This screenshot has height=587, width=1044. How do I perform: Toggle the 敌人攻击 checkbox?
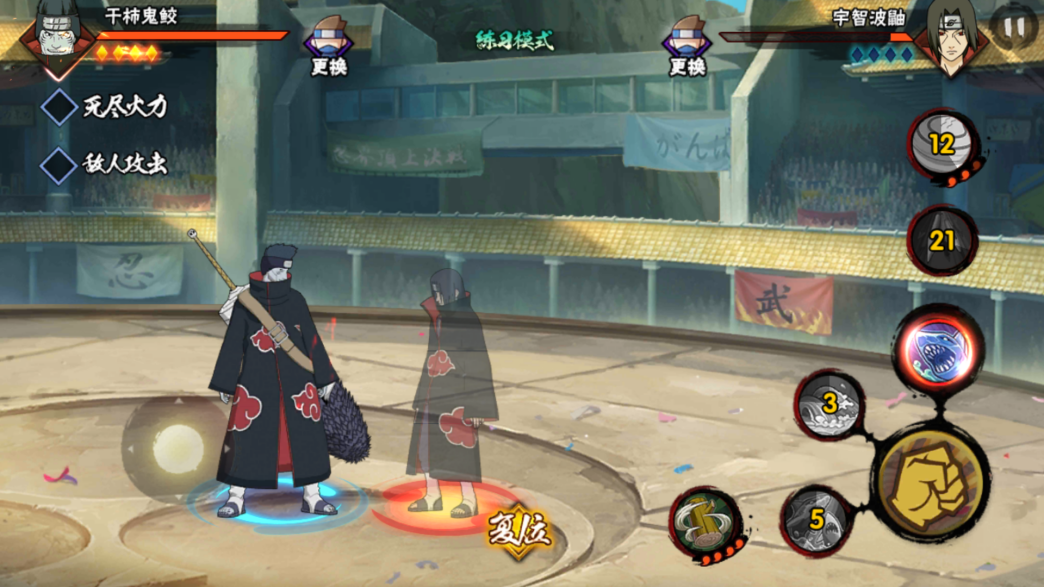click(58, 165)
